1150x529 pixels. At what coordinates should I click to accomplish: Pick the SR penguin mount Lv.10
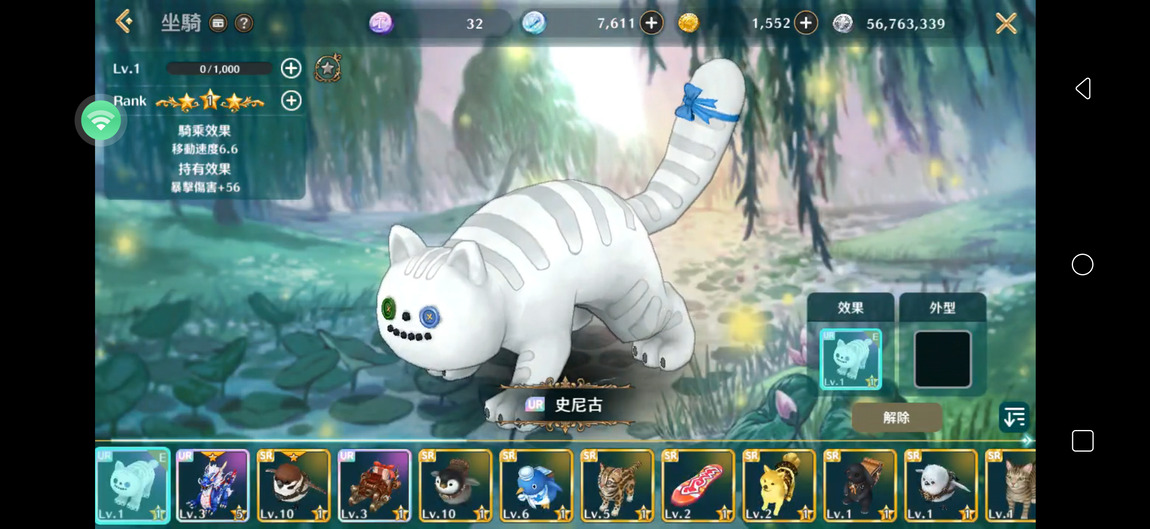coord(455,485)
